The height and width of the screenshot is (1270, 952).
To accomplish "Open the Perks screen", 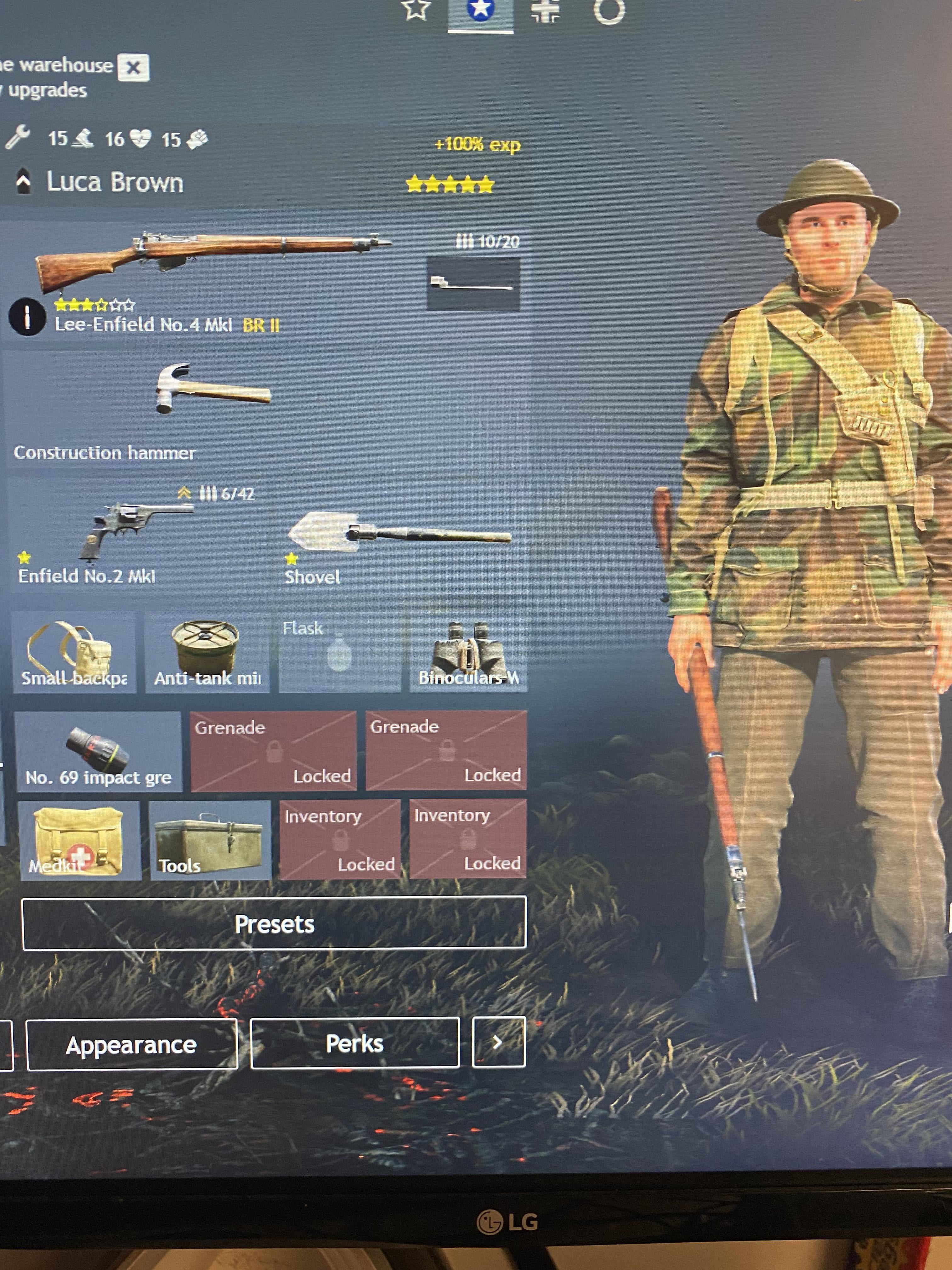I will click(x=354, y=1043).
